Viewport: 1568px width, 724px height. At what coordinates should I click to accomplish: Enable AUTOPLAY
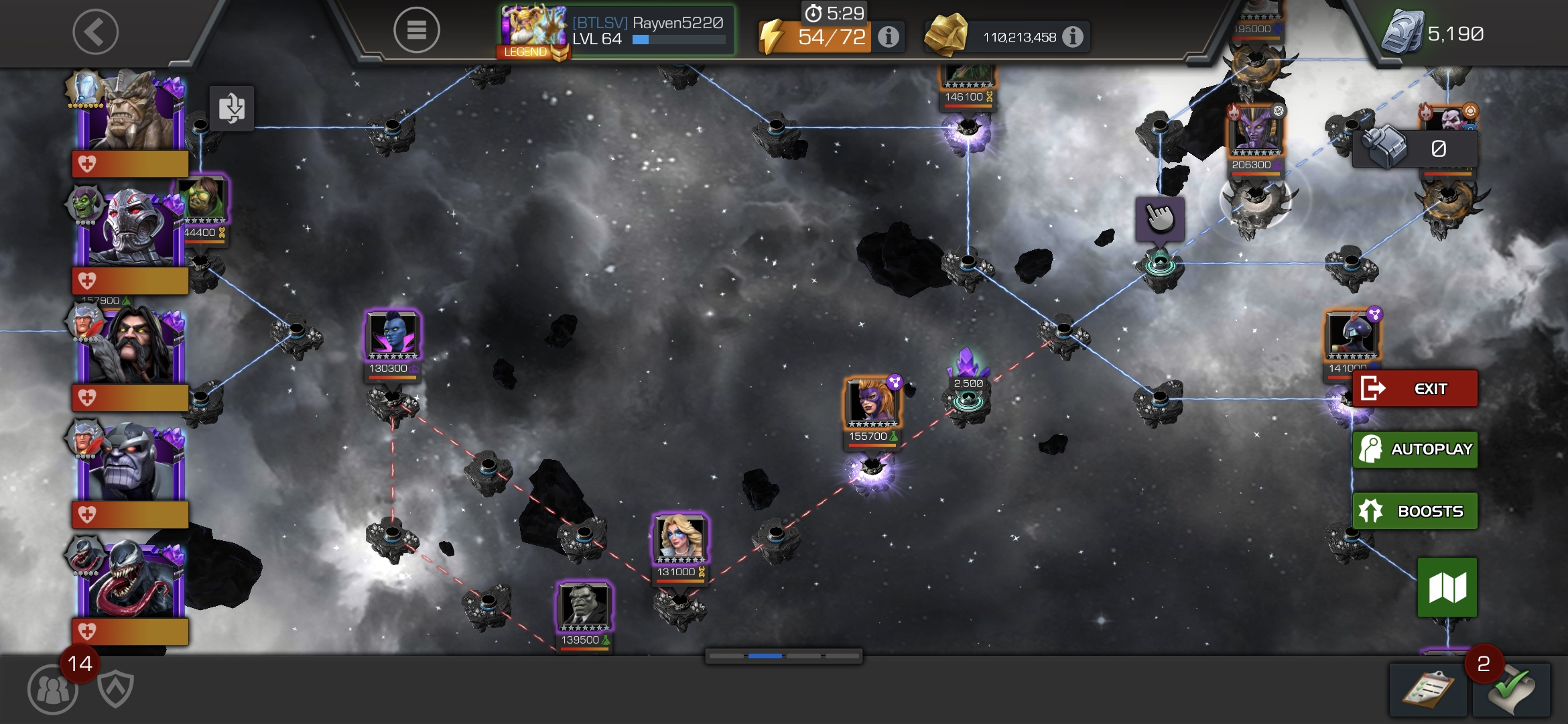pos(1415,449)
